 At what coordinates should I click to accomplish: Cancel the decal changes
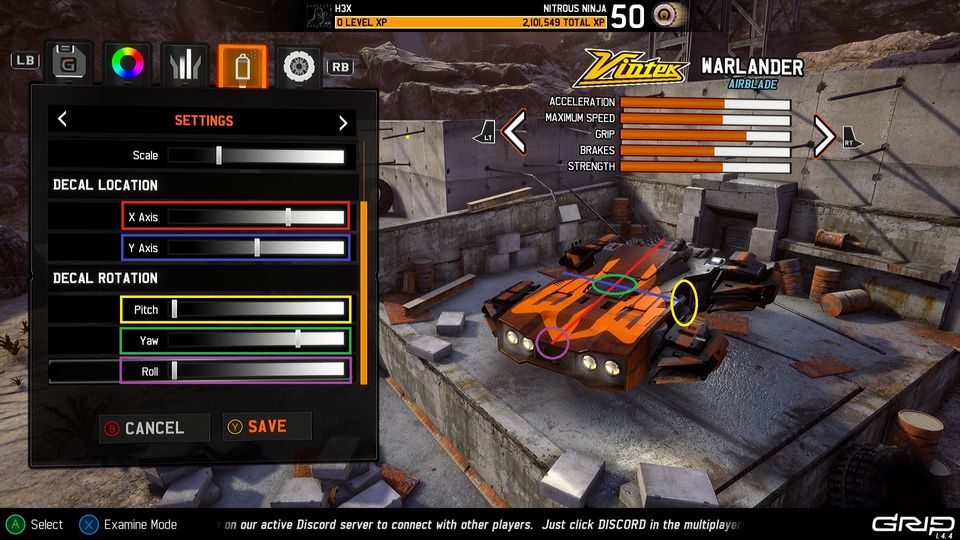pyautogui.click(x=154, y=428)
